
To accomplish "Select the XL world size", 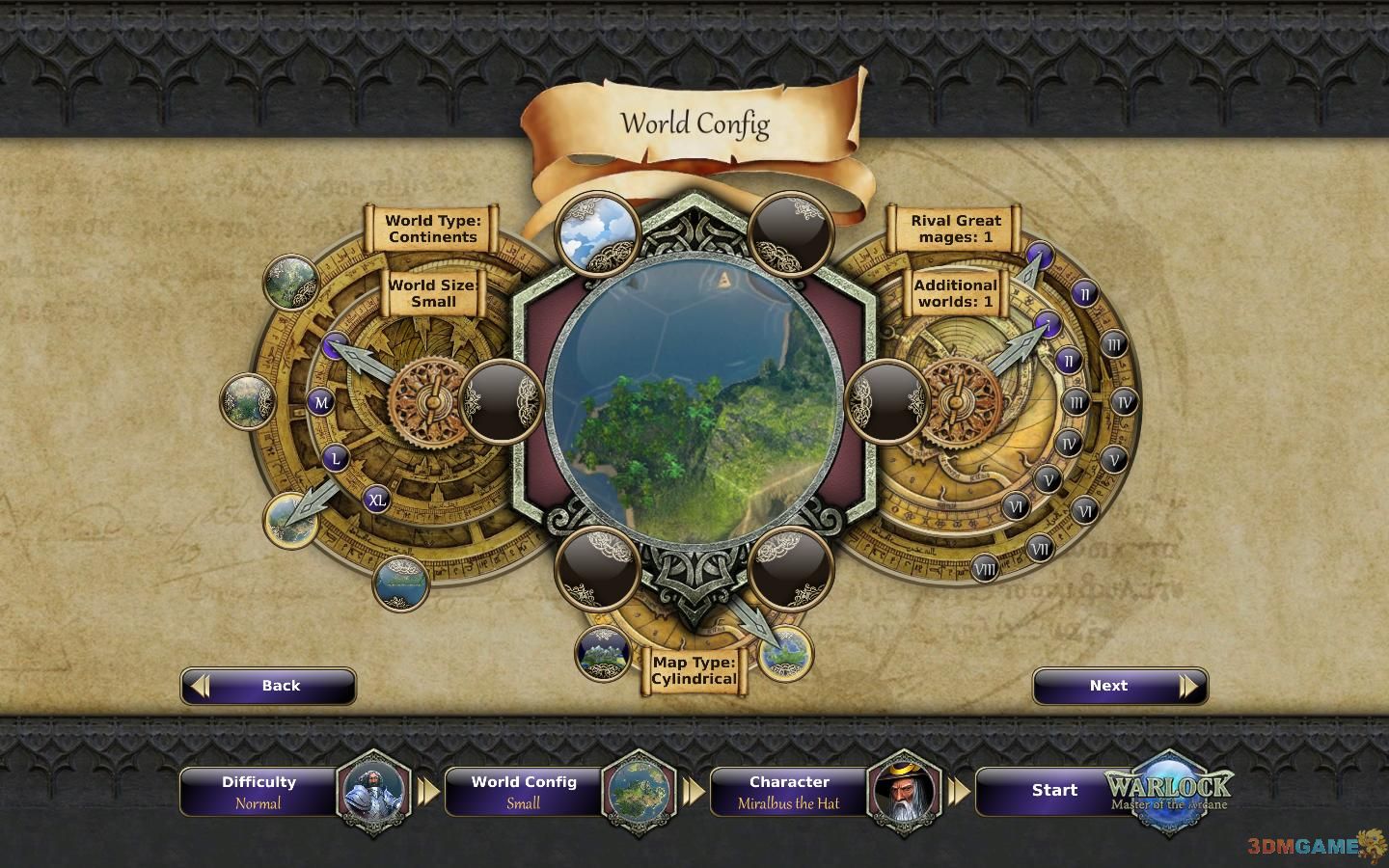I will coord(376,500).
